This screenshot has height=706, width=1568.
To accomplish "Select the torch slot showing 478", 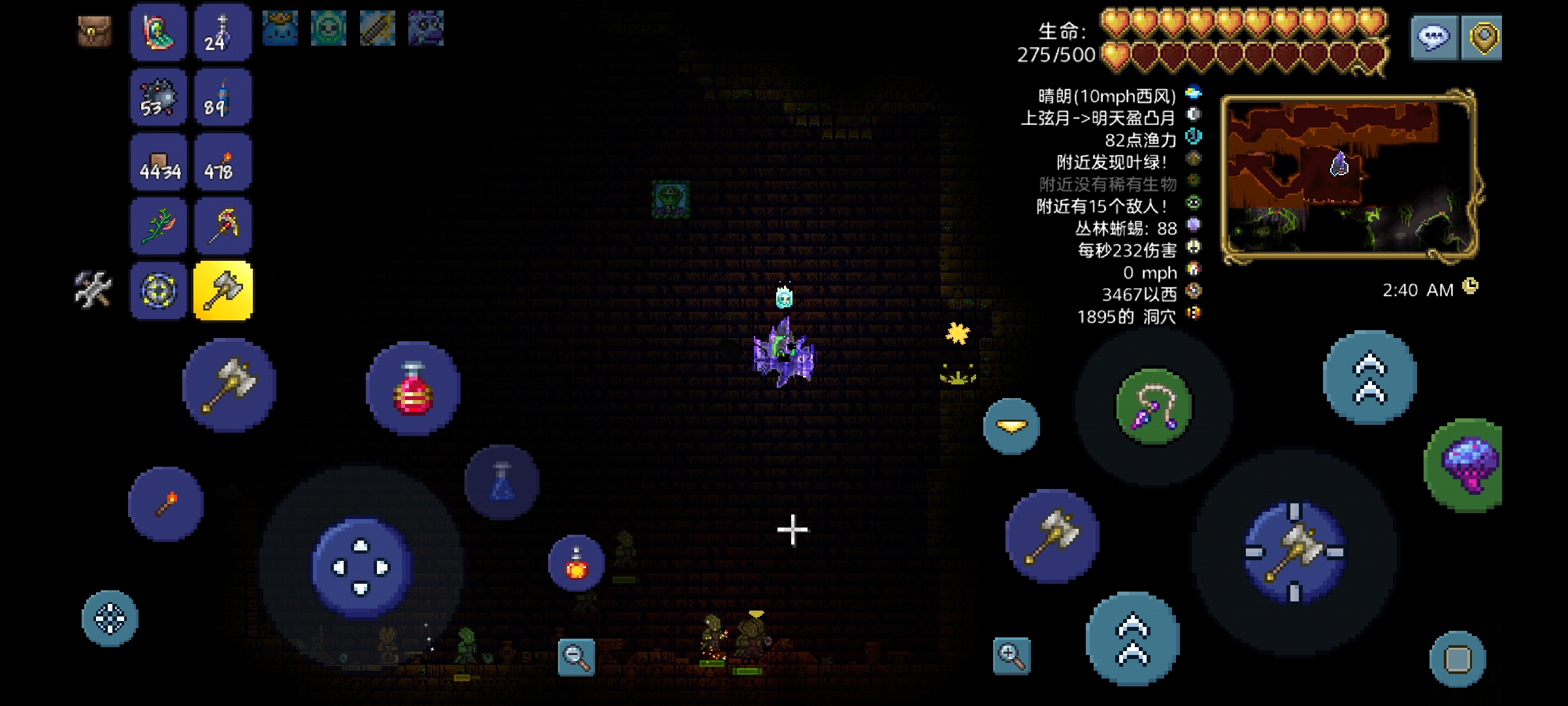I will tap(223, 161).
